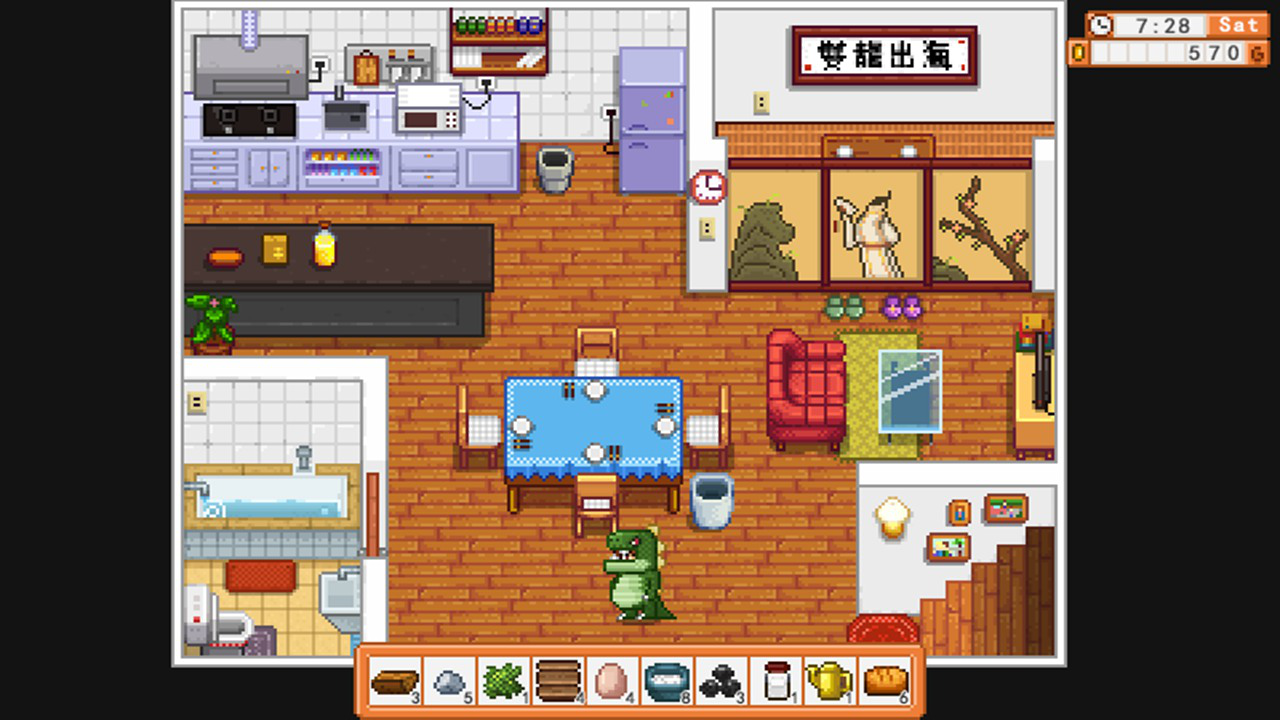Select the wooden crate hotbar slot
Screen dimensions: 1280x720
click(558, 682)
